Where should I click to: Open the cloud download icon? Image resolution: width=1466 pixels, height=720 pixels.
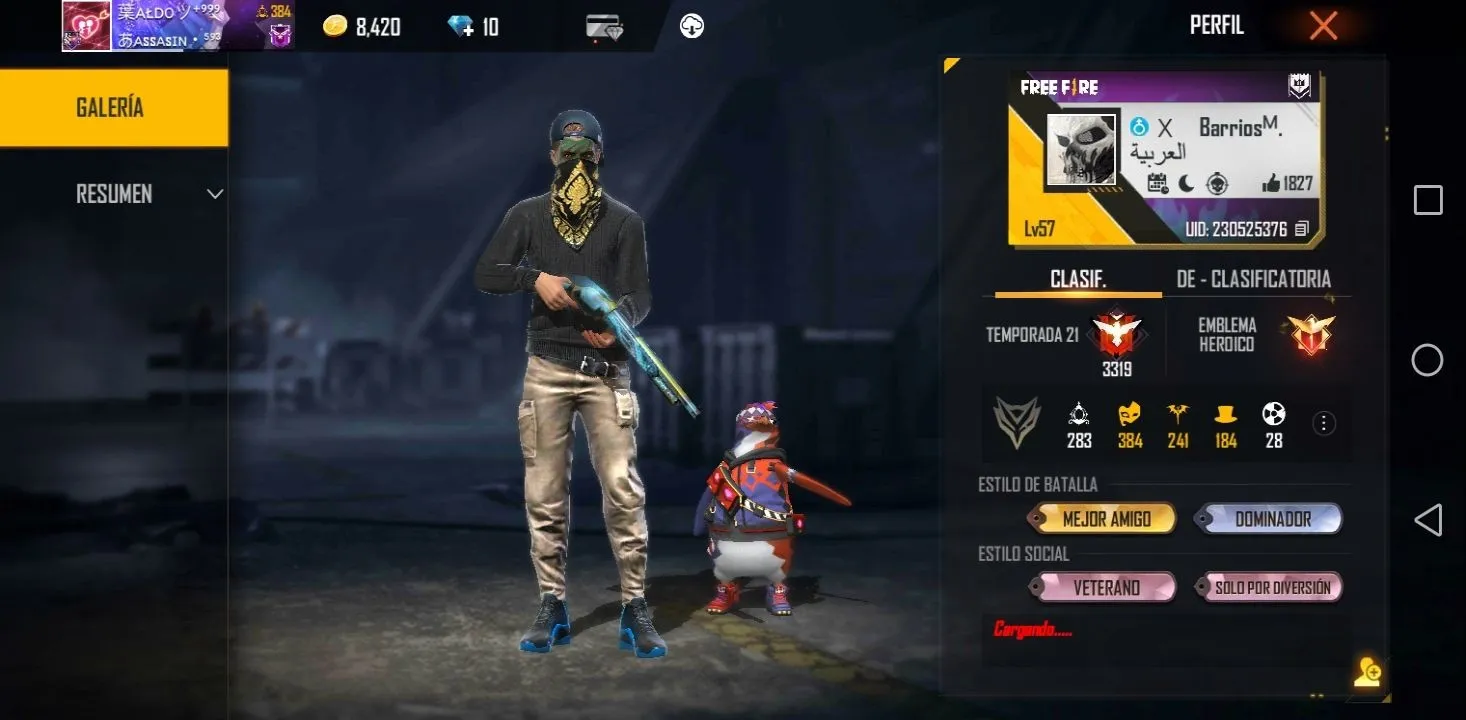tap(692, 27)
